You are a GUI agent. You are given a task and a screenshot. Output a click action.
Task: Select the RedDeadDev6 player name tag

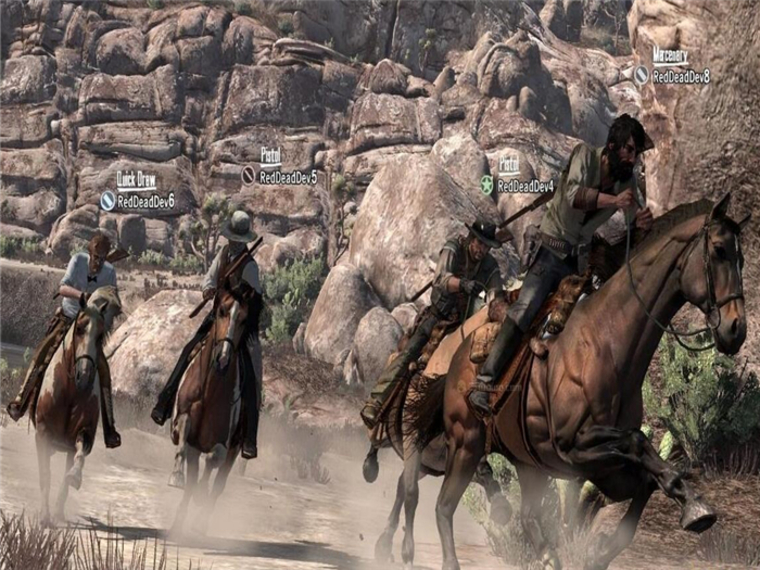click(x=146, y=201)
